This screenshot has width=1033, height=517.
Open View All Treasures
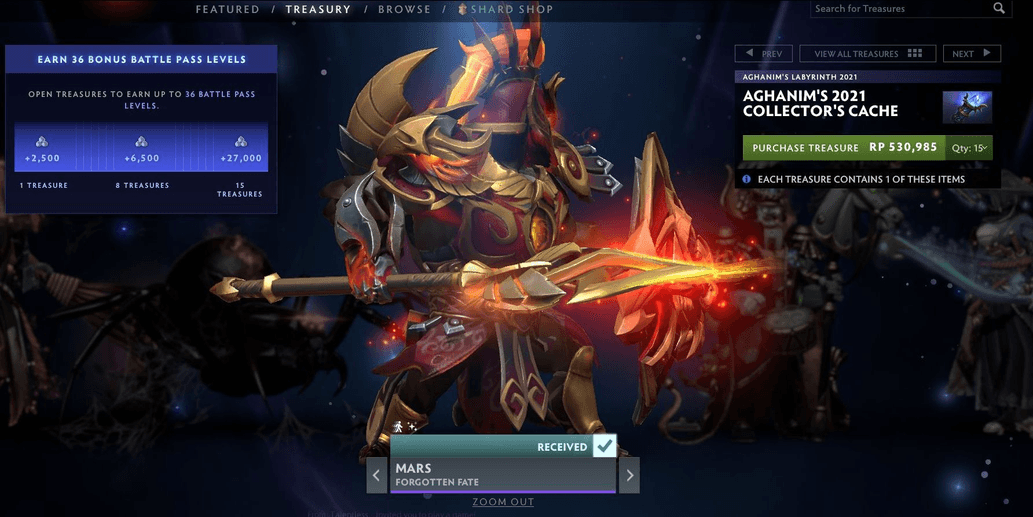coord(867,54)
